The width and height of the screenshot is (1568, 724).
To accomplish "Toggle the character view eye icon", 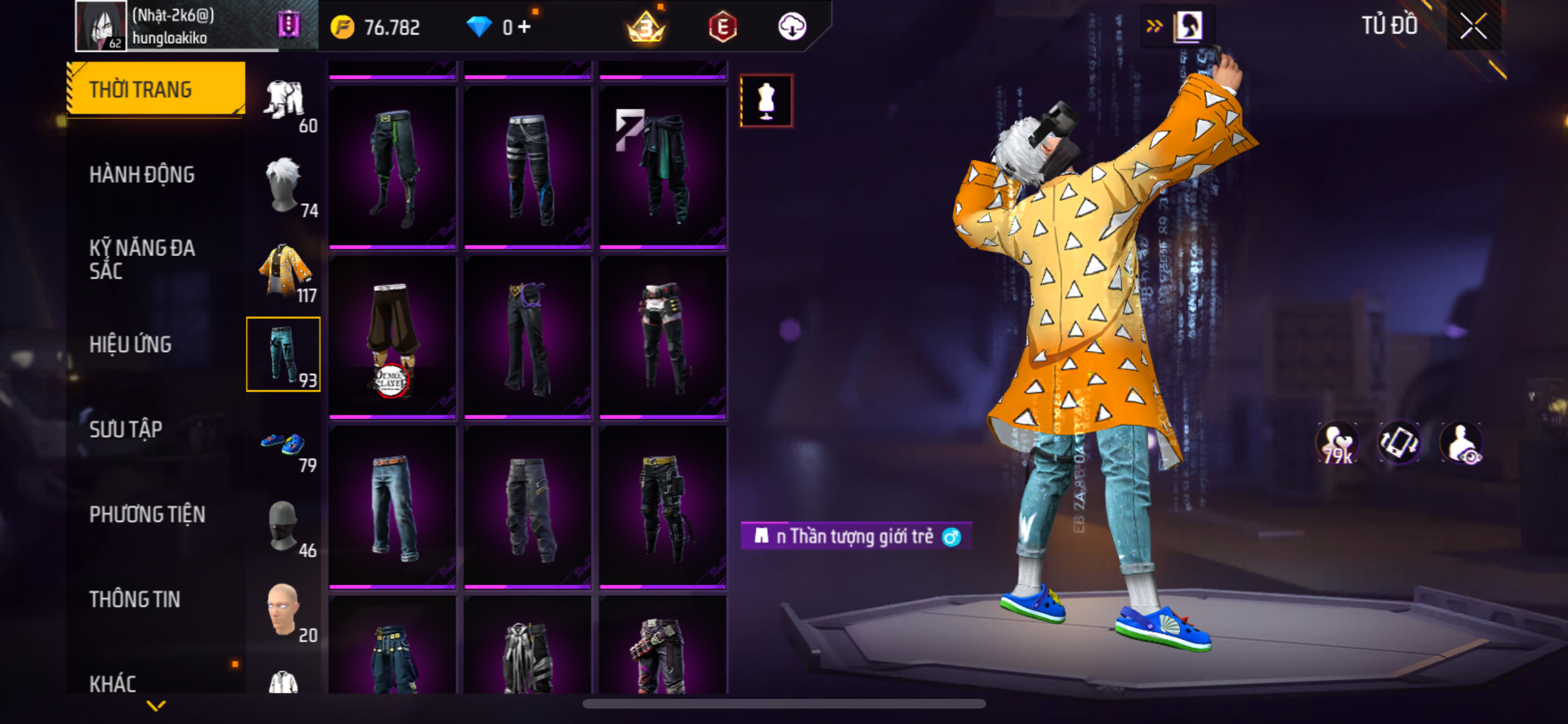I will [x=1462, y=443].
